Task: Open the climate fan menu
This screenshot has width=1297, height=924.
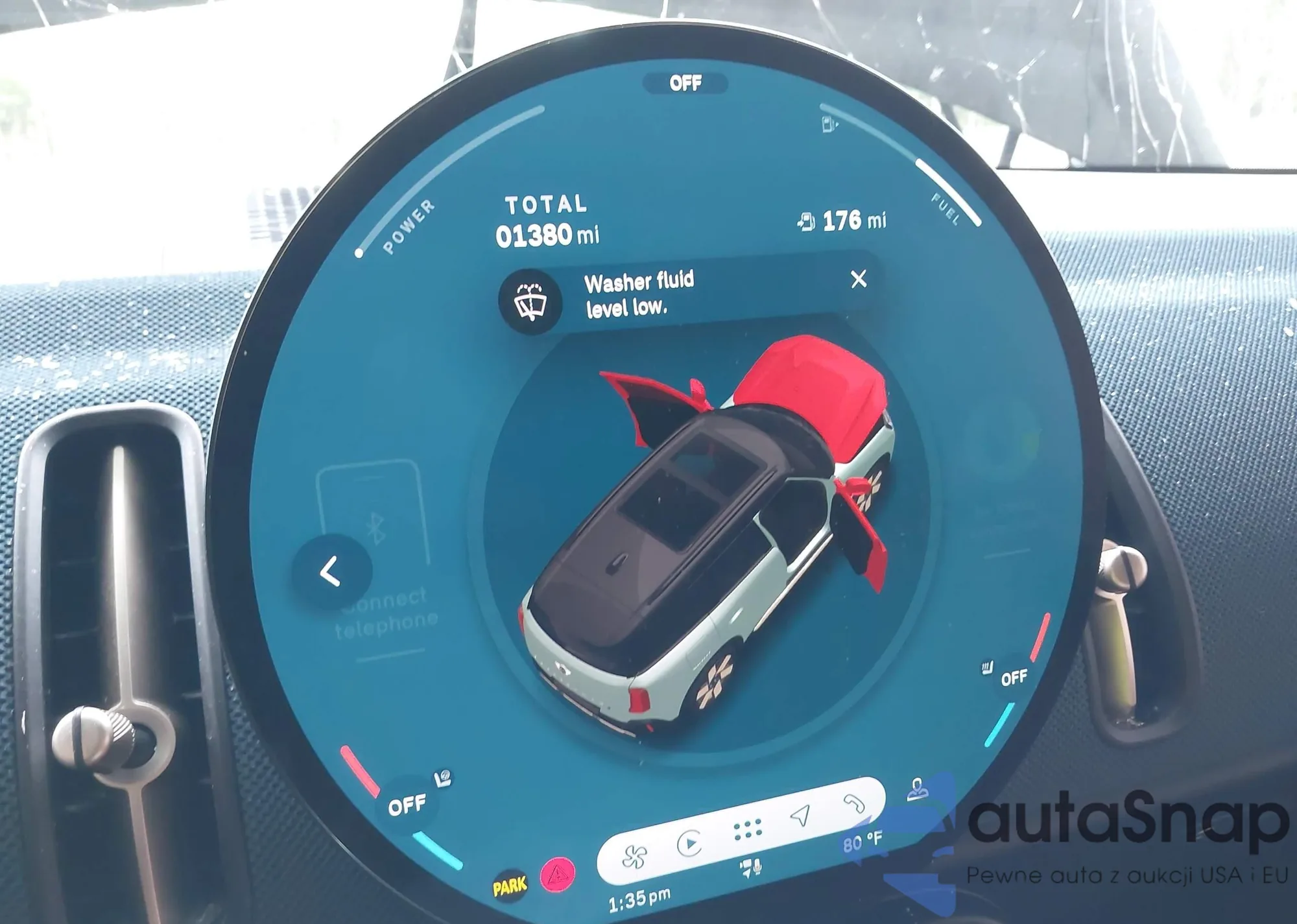Action: pyautogui.click(x=634, y=857)
